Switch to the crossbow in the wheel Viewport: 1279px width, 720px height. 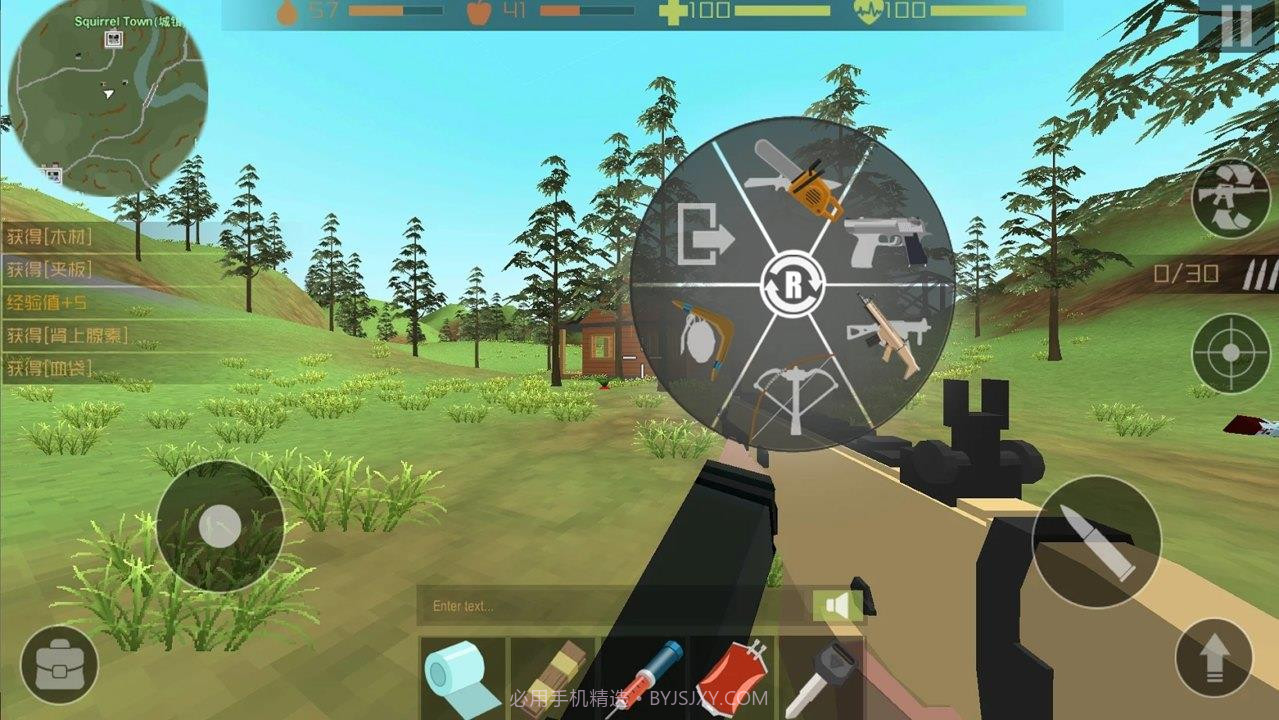pyautogui.click(x=792, y=394)
